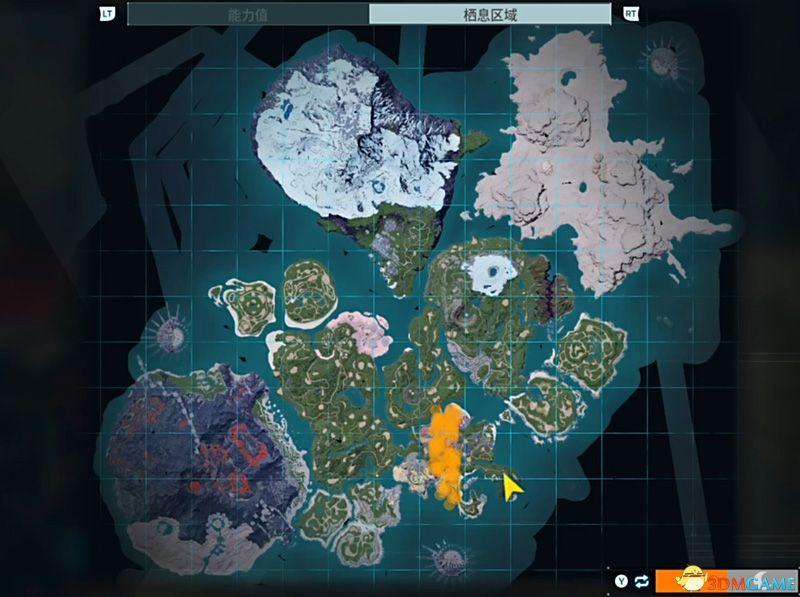800x597 pixels.
Task: Toggle the blue swap-arrows habitat switch icon
Action: click(x=641, y=580)
